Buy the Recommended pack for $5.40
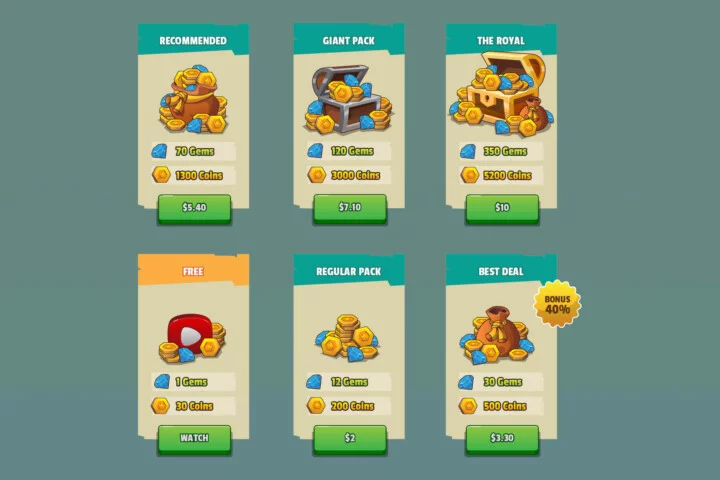 194,208
